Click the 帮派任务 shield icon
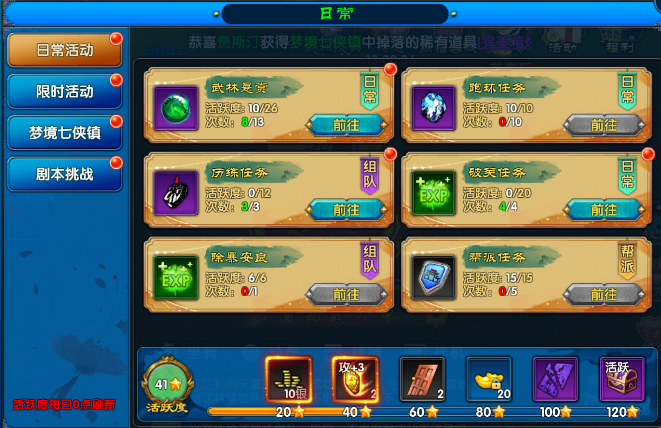661x428 pixels. pos(434,277)
